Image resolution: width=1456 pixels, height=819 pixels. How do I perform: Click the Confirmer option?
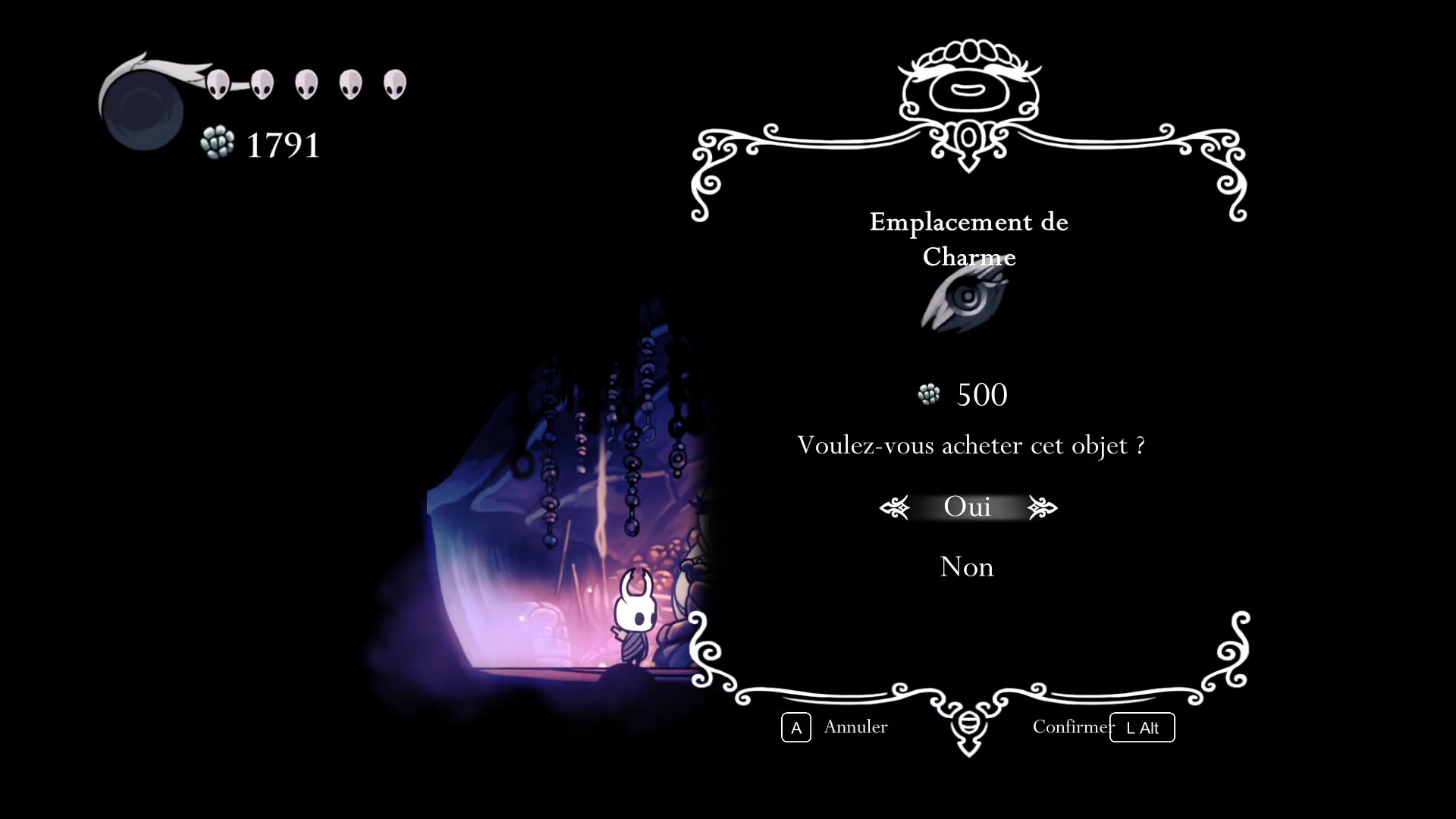click(1072, 726)
